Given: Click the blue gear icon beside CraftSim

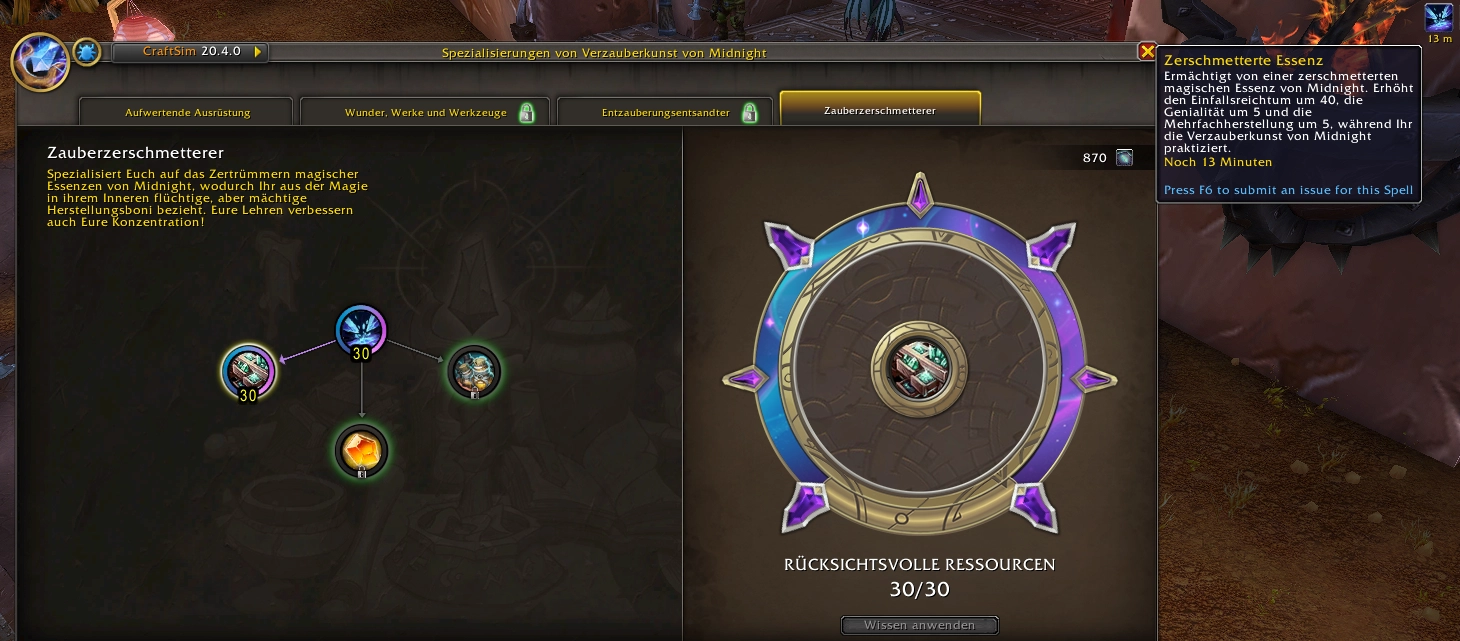Looking at the screenshot, I should (87, 53).
